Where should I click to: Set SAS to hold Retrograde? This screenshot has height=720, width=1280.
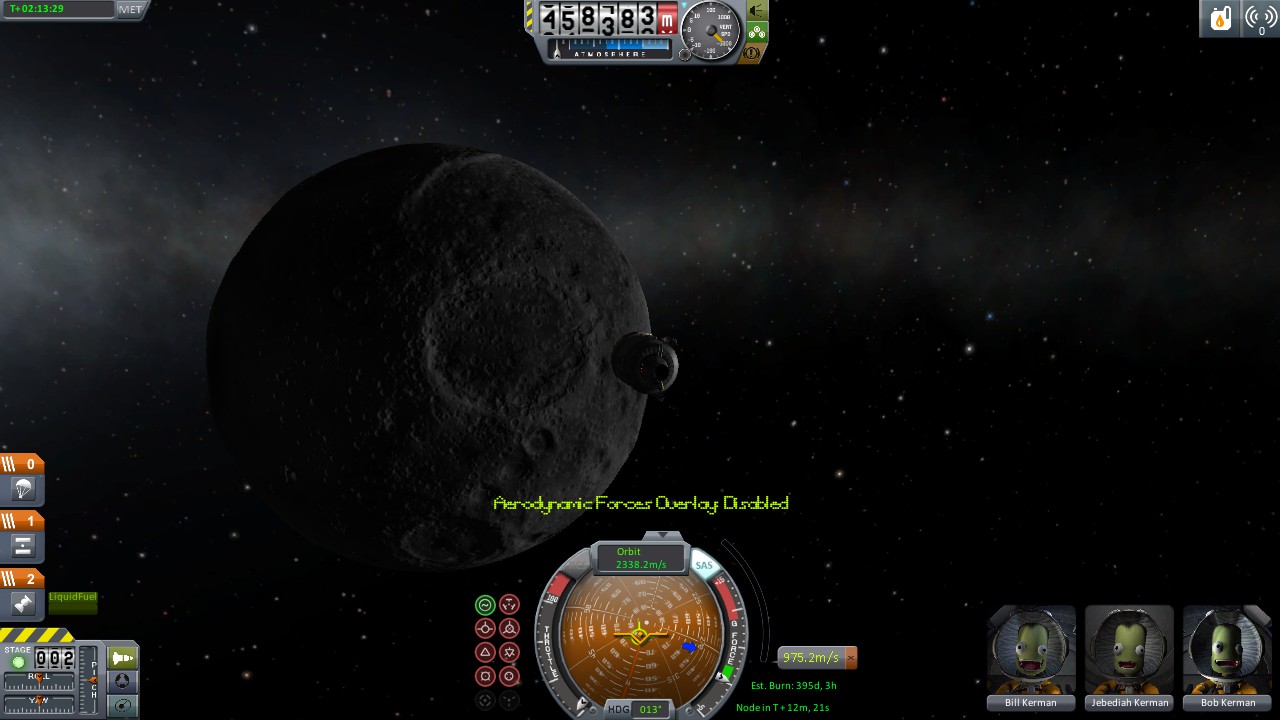[x=509, y=628]
